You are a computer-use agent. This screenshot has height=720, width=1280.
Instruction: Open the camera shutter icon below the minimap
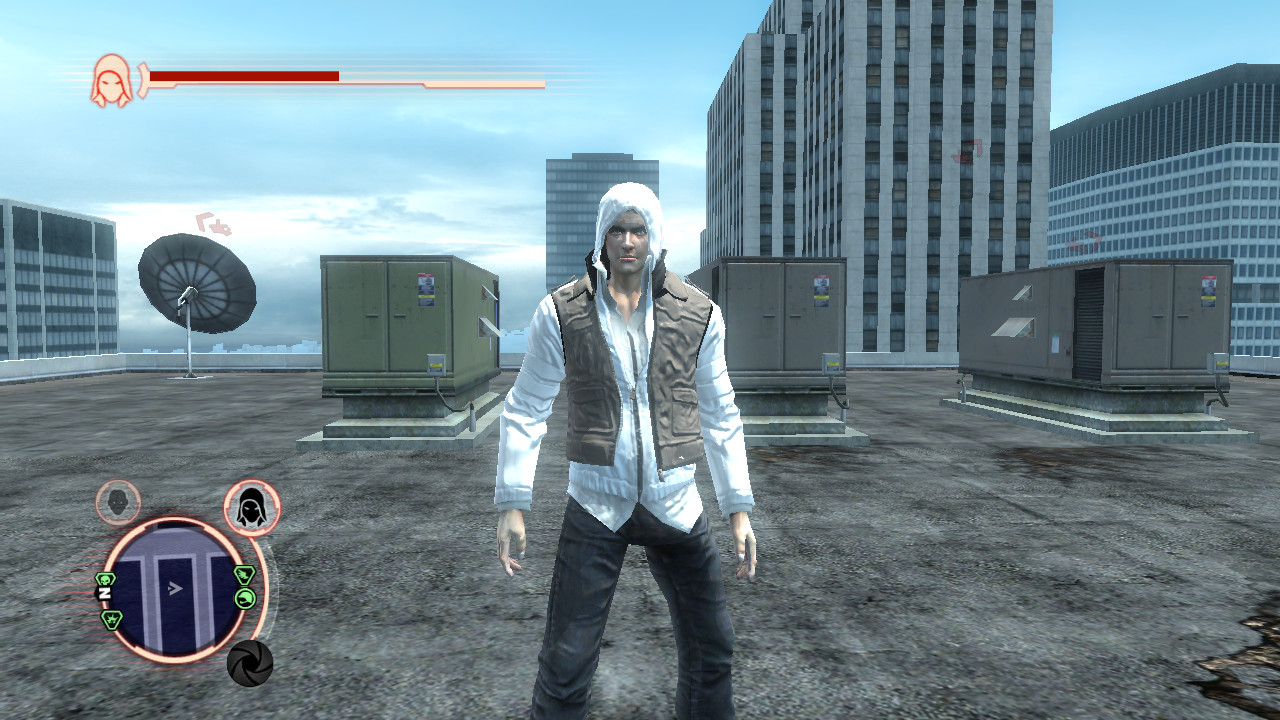tap(250, 661)
